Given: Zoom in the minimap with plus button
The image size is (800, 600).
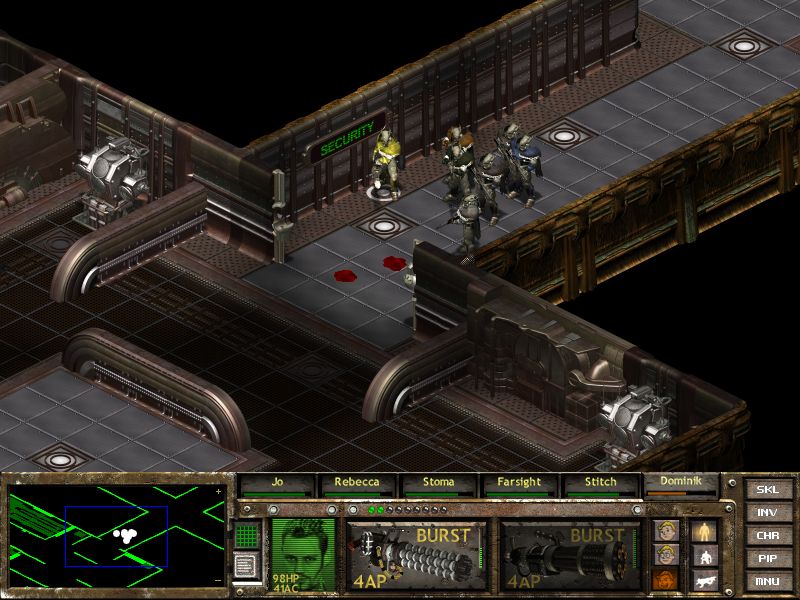Looking at the screenshot, I should (219, 492).
